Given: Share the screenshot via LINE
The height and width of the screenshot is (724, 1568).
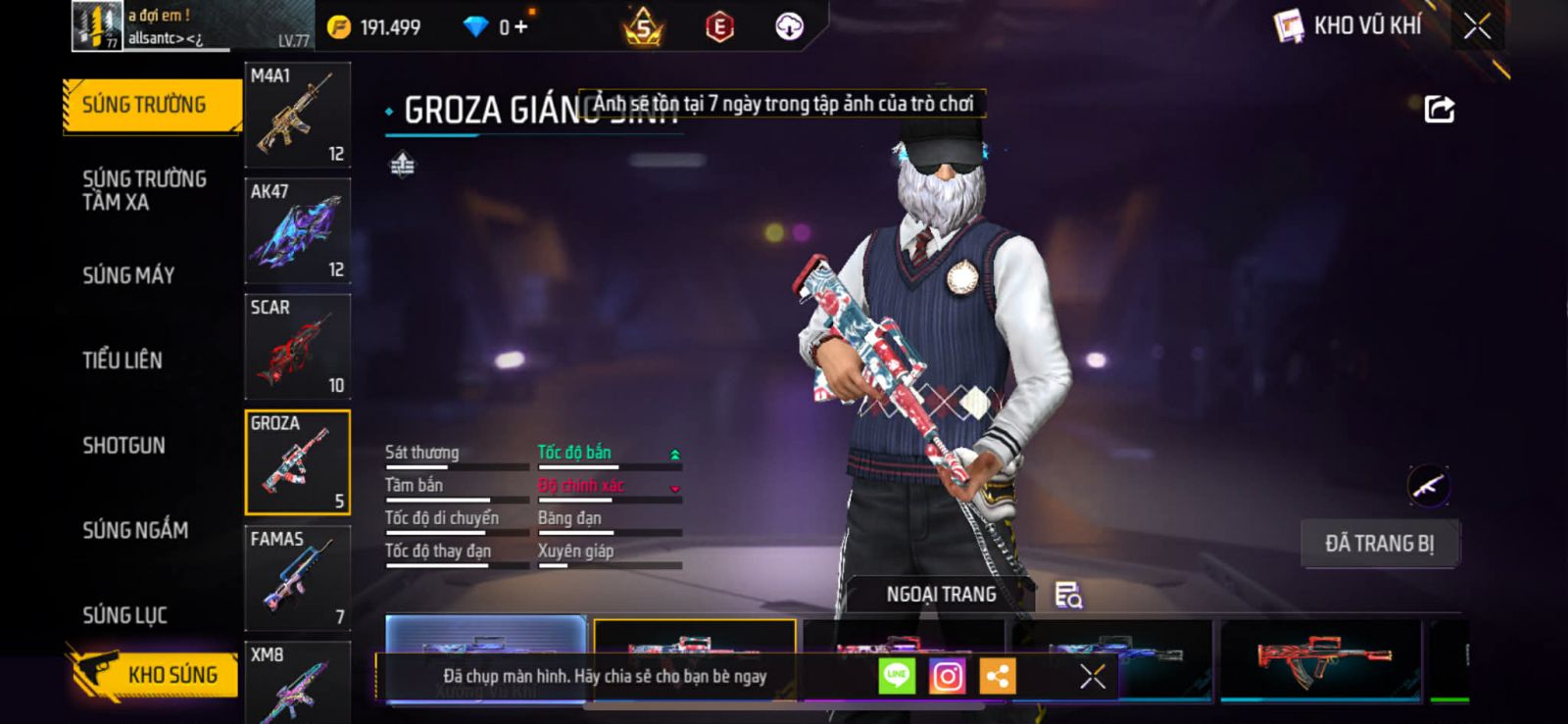Looking at the screenshot, I should 896,676.
